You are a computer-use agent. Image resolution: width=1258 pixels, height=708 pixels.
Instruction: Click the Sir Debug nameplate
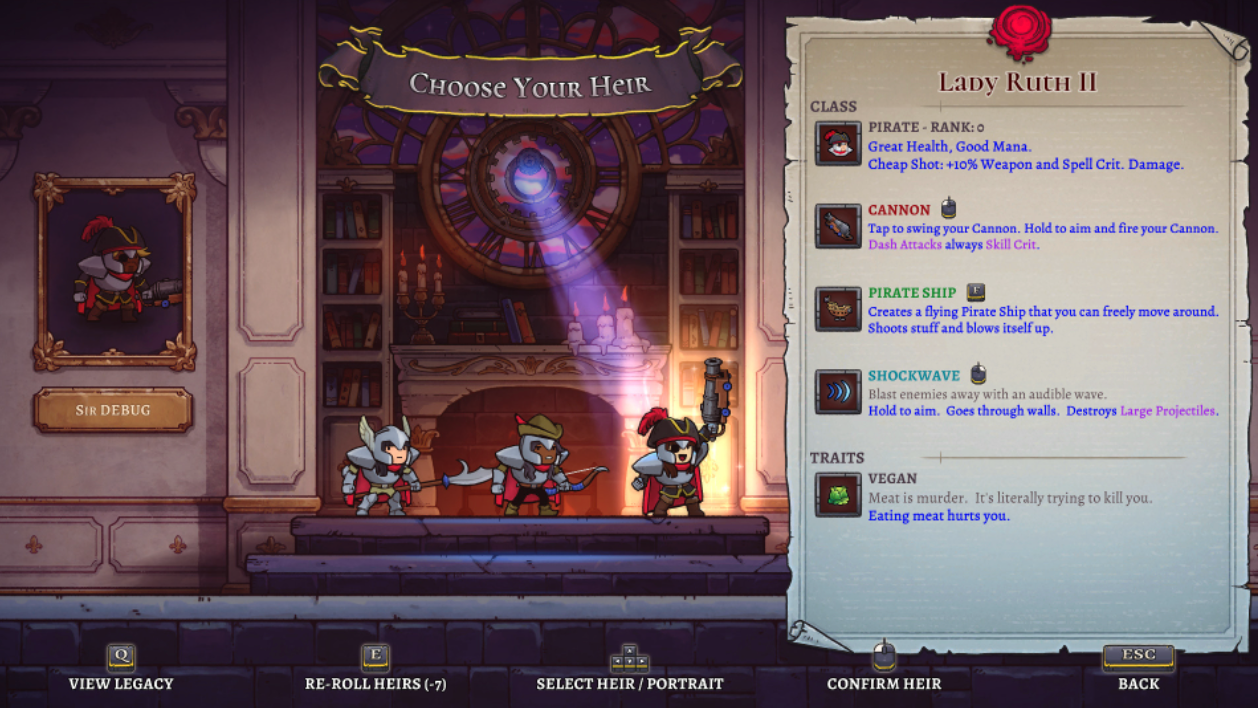coord(113,410)
